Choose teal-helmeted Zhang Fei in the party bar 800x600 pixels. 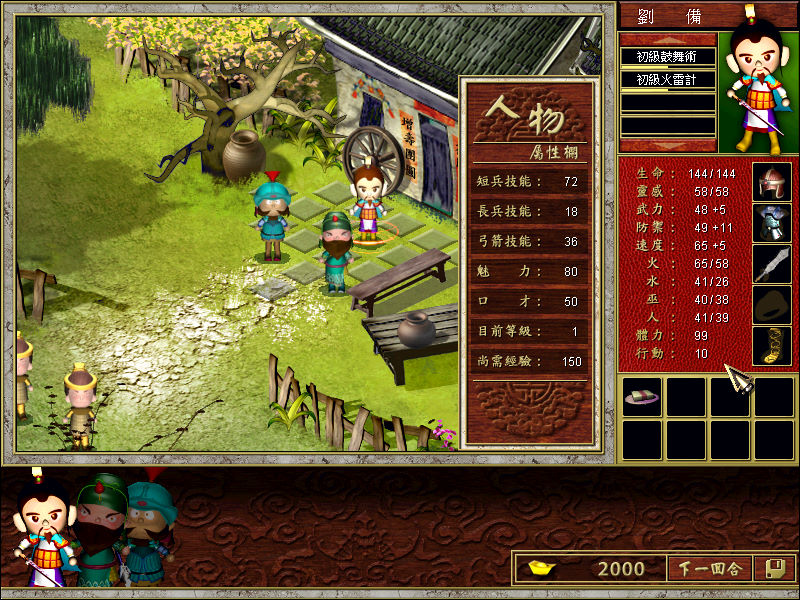tap(150, 520)
